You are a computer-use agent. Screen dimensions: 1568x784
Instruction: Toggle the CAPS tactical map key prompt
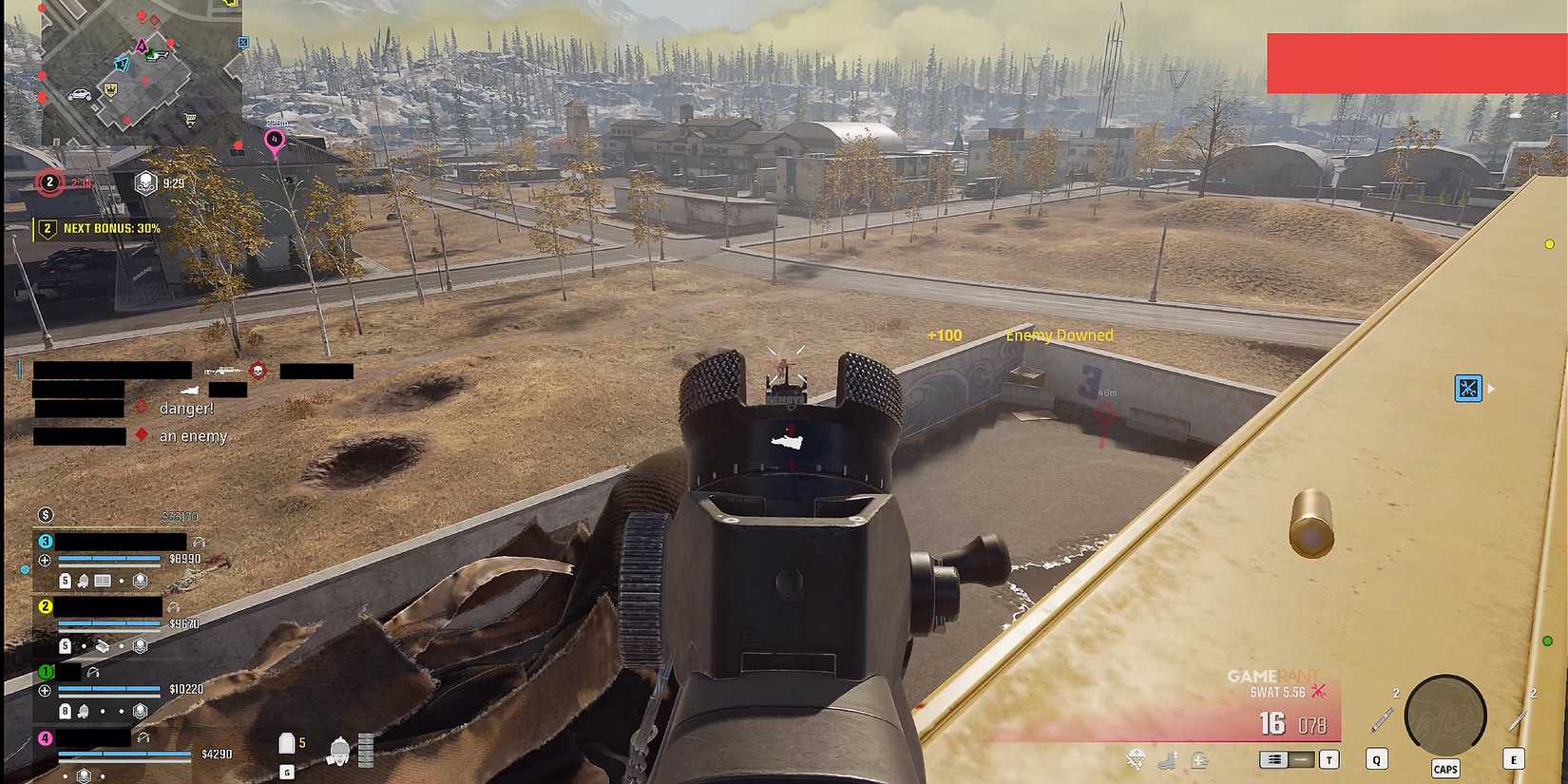1446,768
